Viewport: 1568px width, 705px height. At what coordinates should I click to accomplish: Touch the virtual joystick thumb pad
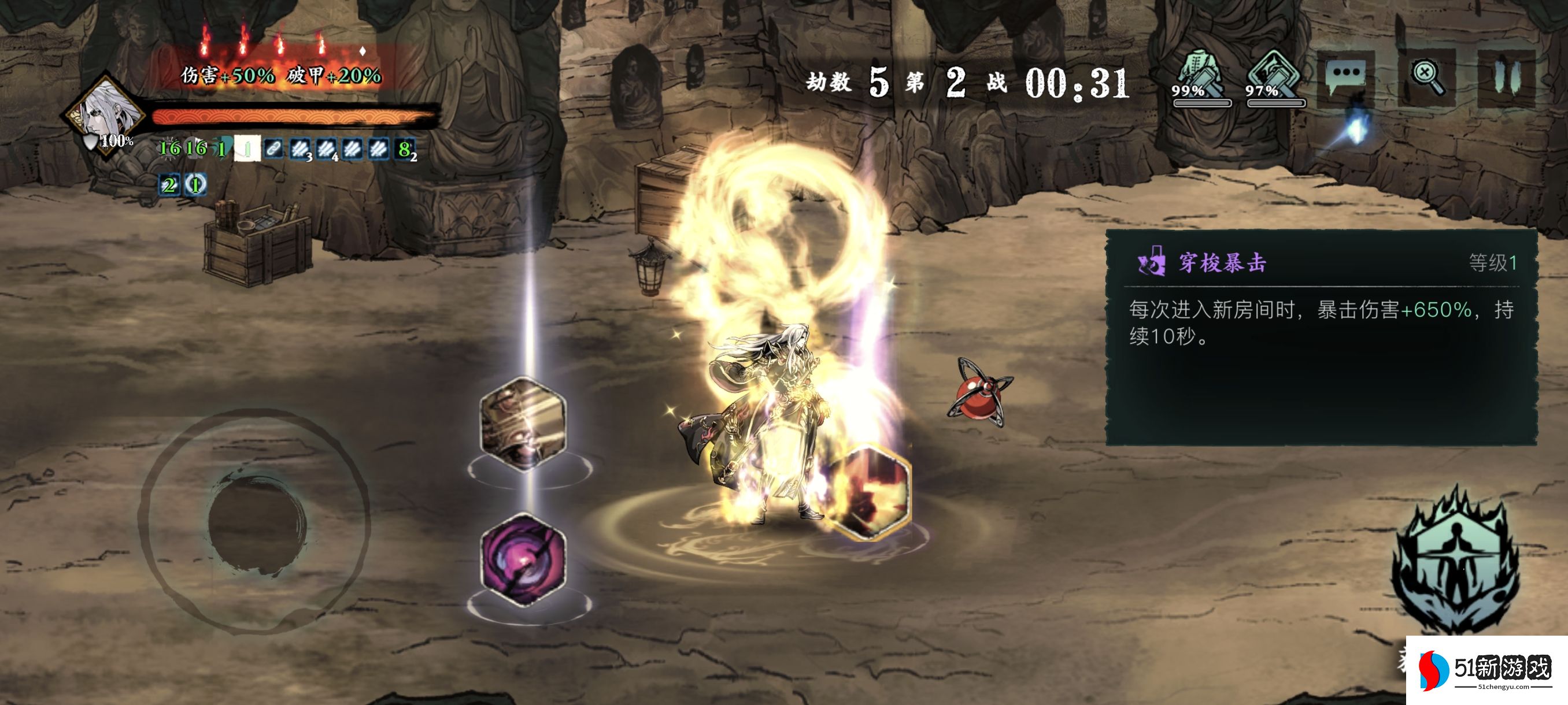pyautogui.click(x=257, y=523)
